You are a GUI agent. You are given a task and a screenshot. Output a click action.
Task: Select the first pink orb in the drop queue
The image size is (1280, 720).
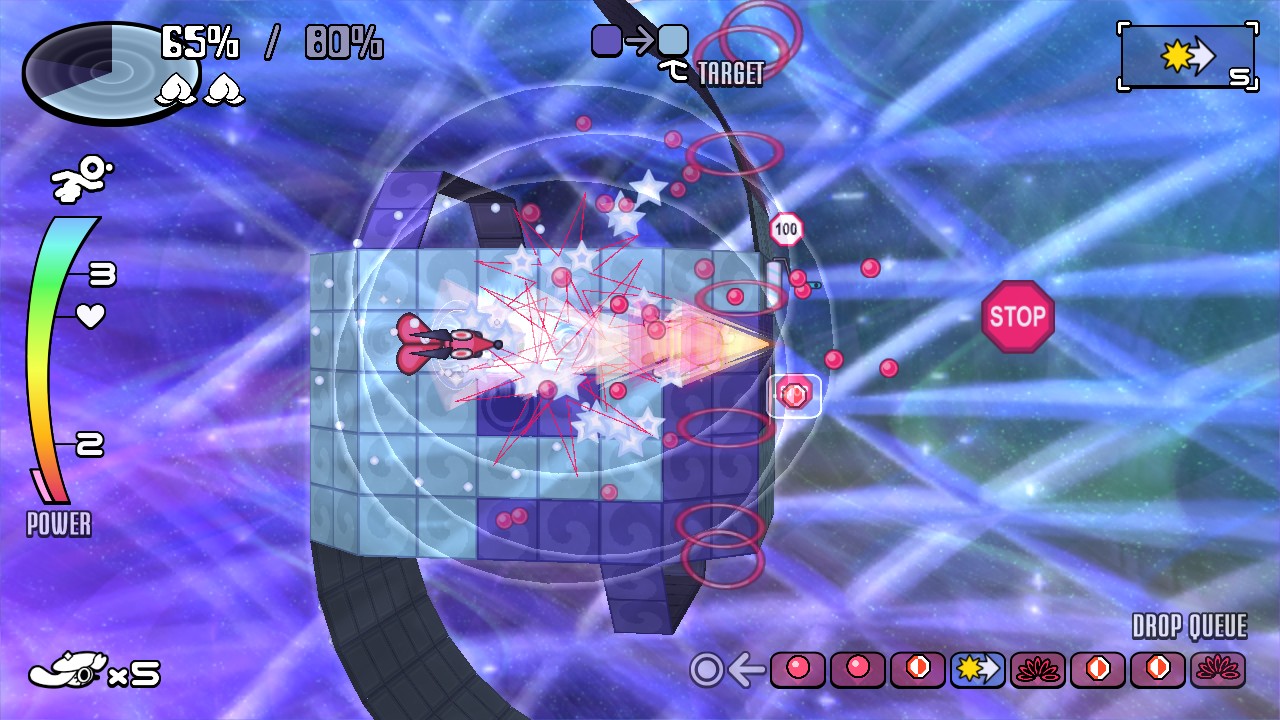pos(798,671)
